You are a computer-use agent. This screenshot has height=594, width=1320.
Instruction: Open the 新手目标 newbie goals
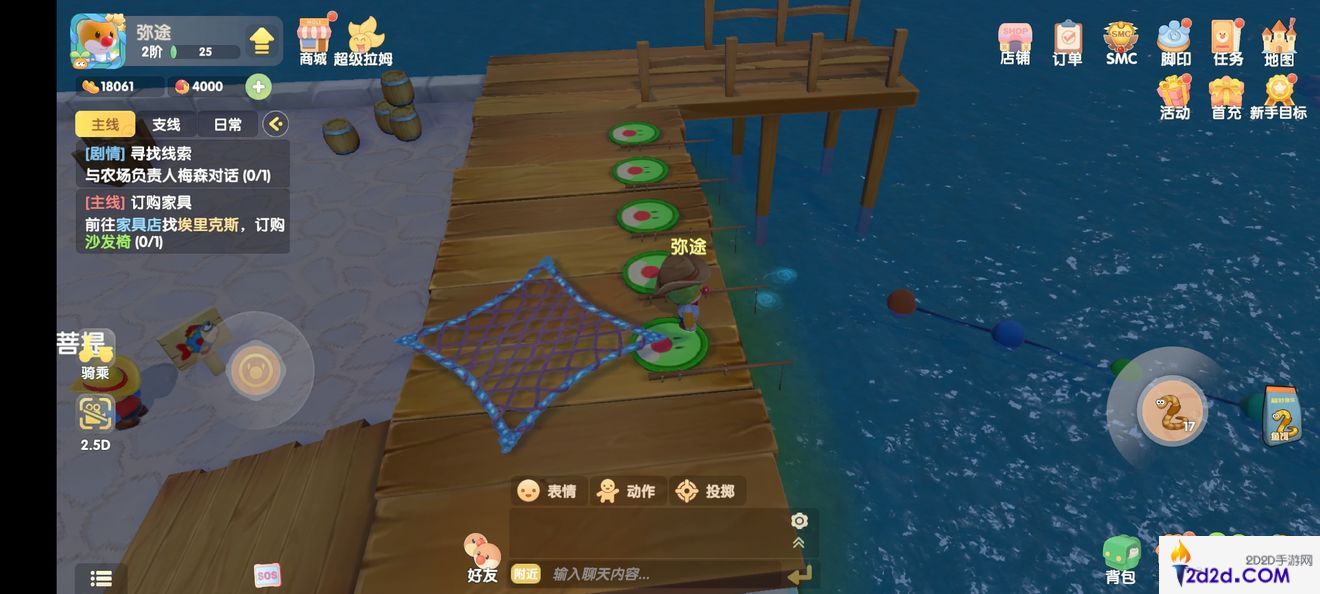[1278, 98]
